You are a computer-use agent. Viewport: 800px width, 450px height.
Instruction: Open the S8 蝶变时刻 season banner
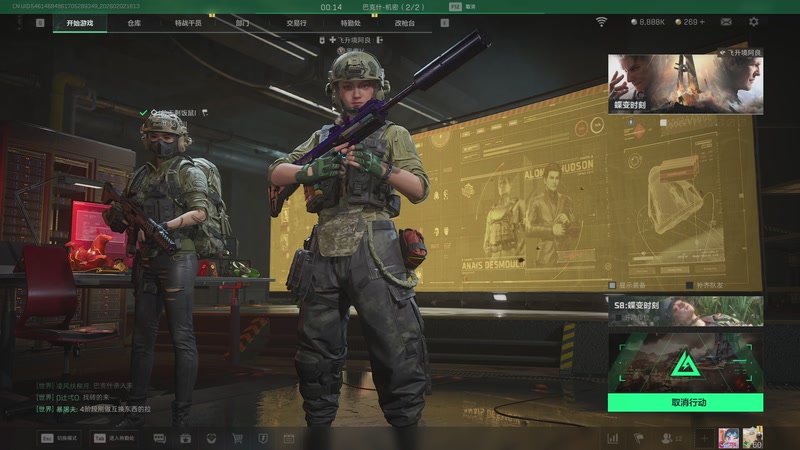[685, 310]
